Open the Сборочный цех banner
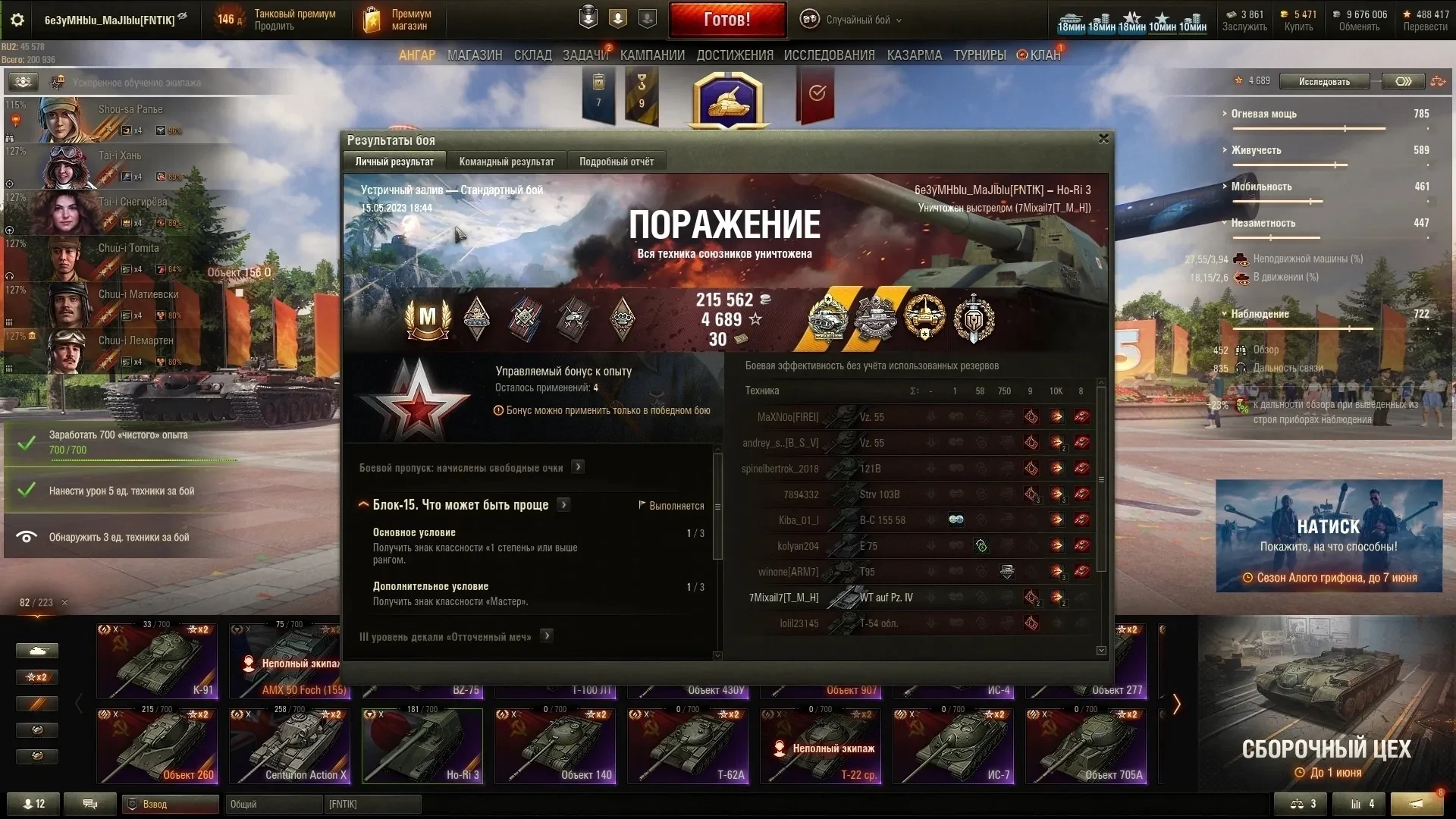This screenshot has width=1456, height=819. click(1326, 717)
